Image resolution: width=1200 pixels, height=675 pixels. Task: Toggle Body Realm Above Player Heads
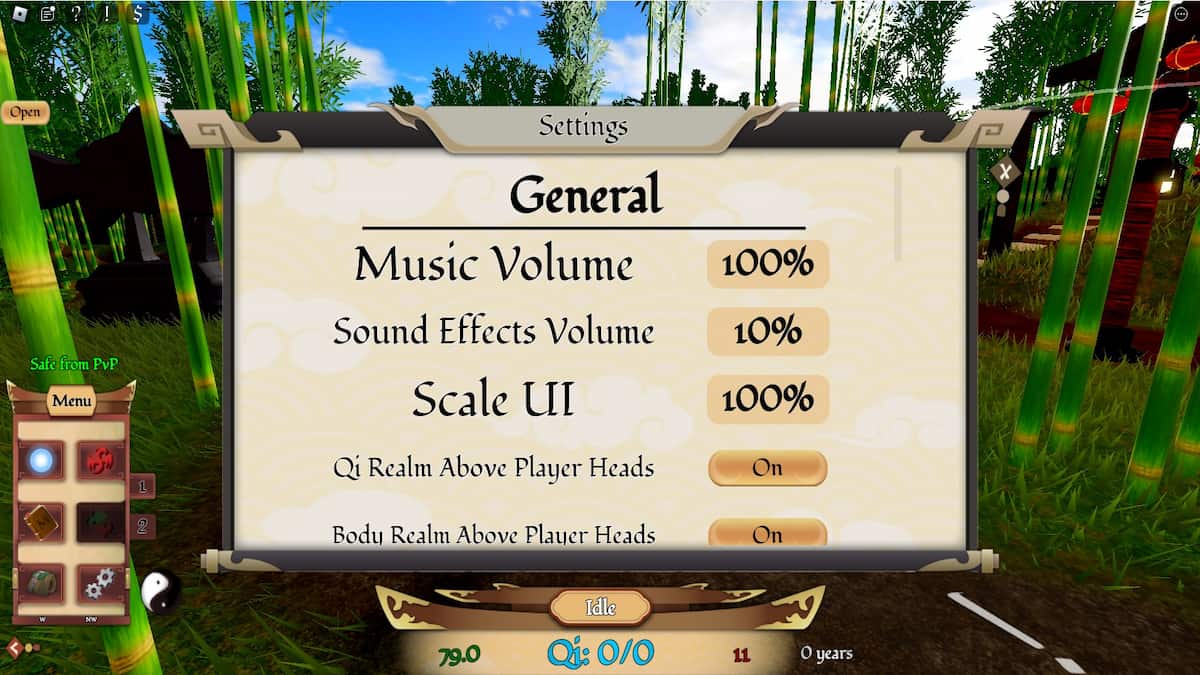pos(767,534)
